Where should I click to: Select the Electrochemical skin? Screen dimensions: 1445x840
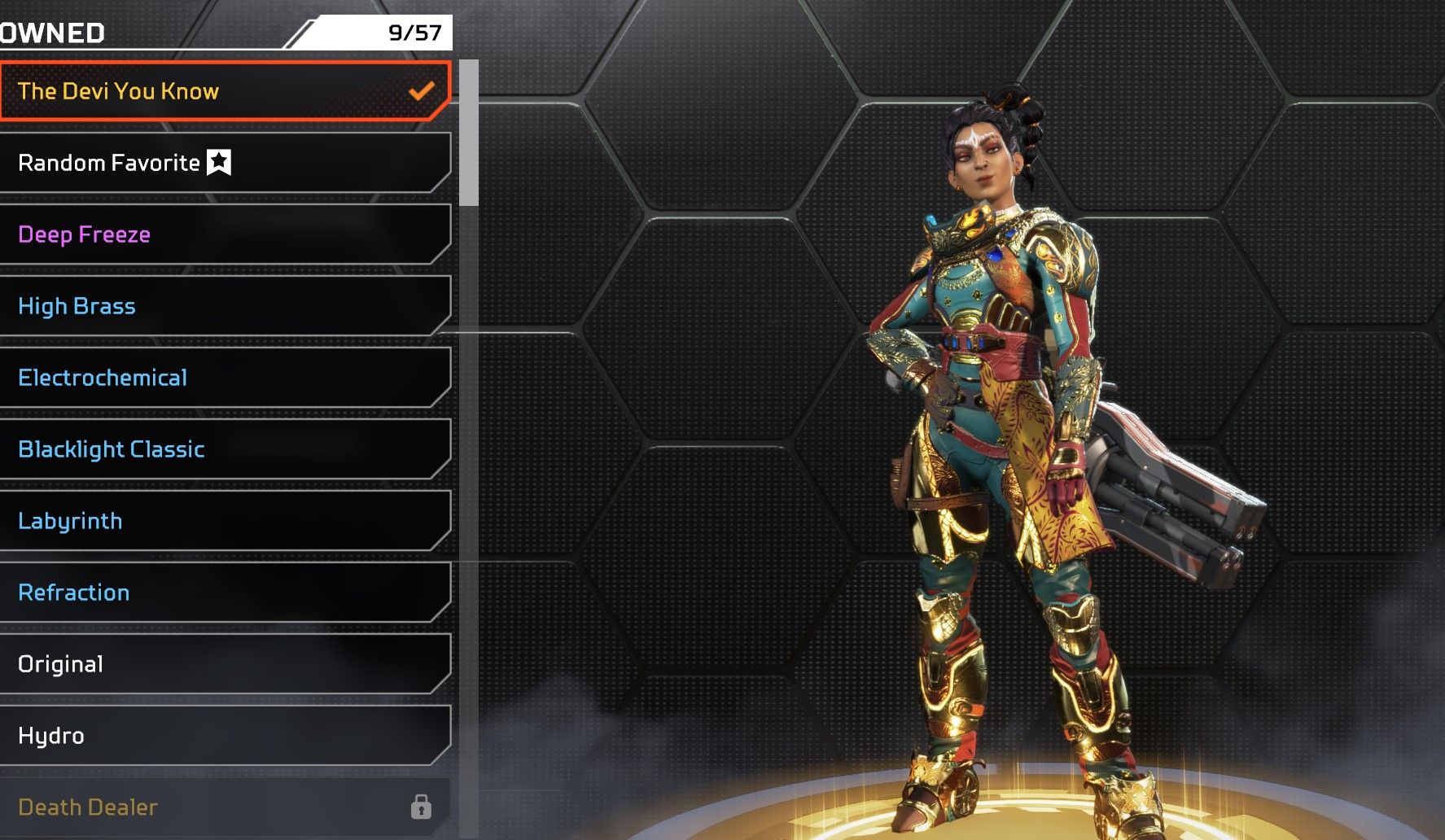coord(224,378)
